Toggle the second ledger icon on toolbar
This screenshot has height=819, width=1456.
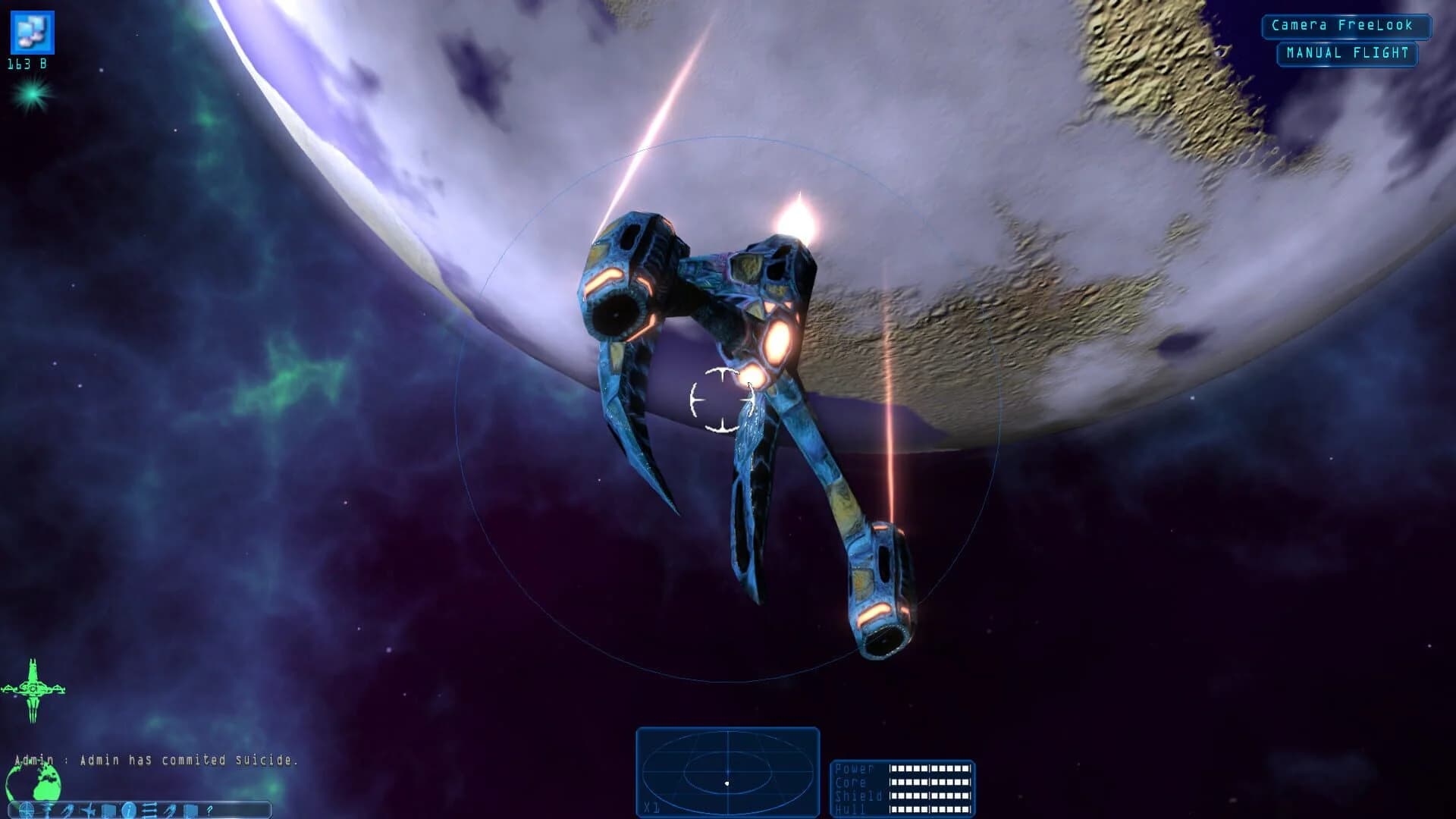190,810
